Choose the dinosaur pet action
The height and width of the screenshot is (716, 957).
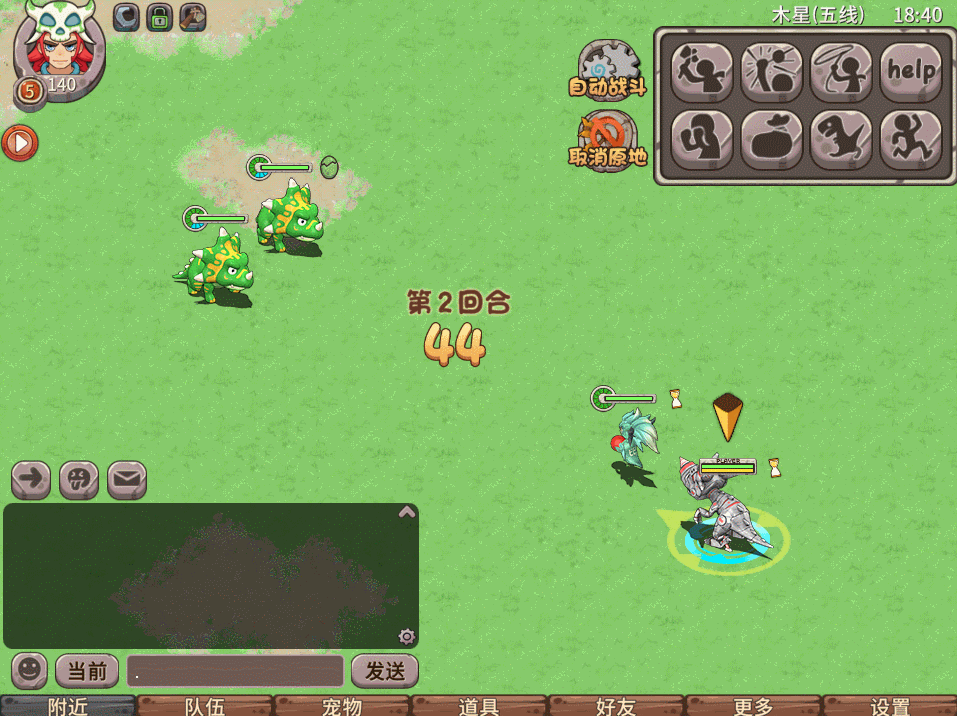tap(841, 139)
